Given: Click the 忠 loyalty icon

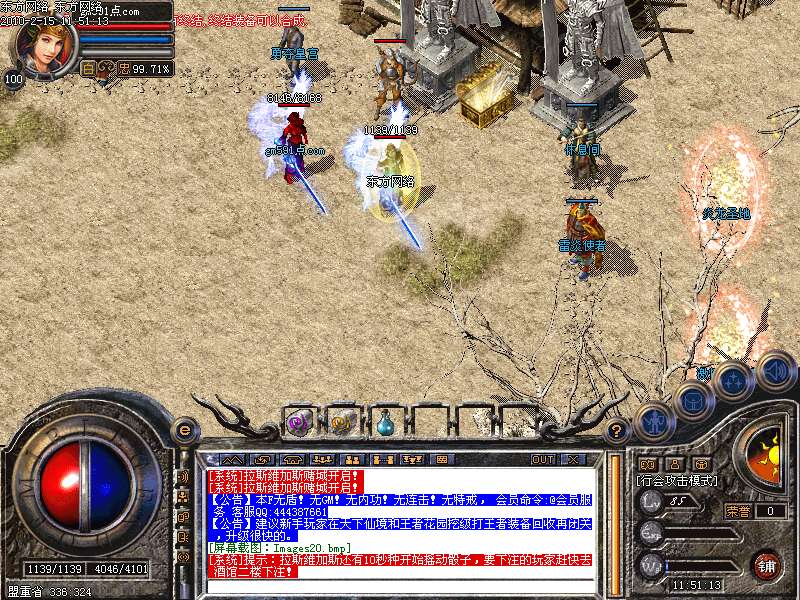Looking at the screenshot, I should coord(124,69).
